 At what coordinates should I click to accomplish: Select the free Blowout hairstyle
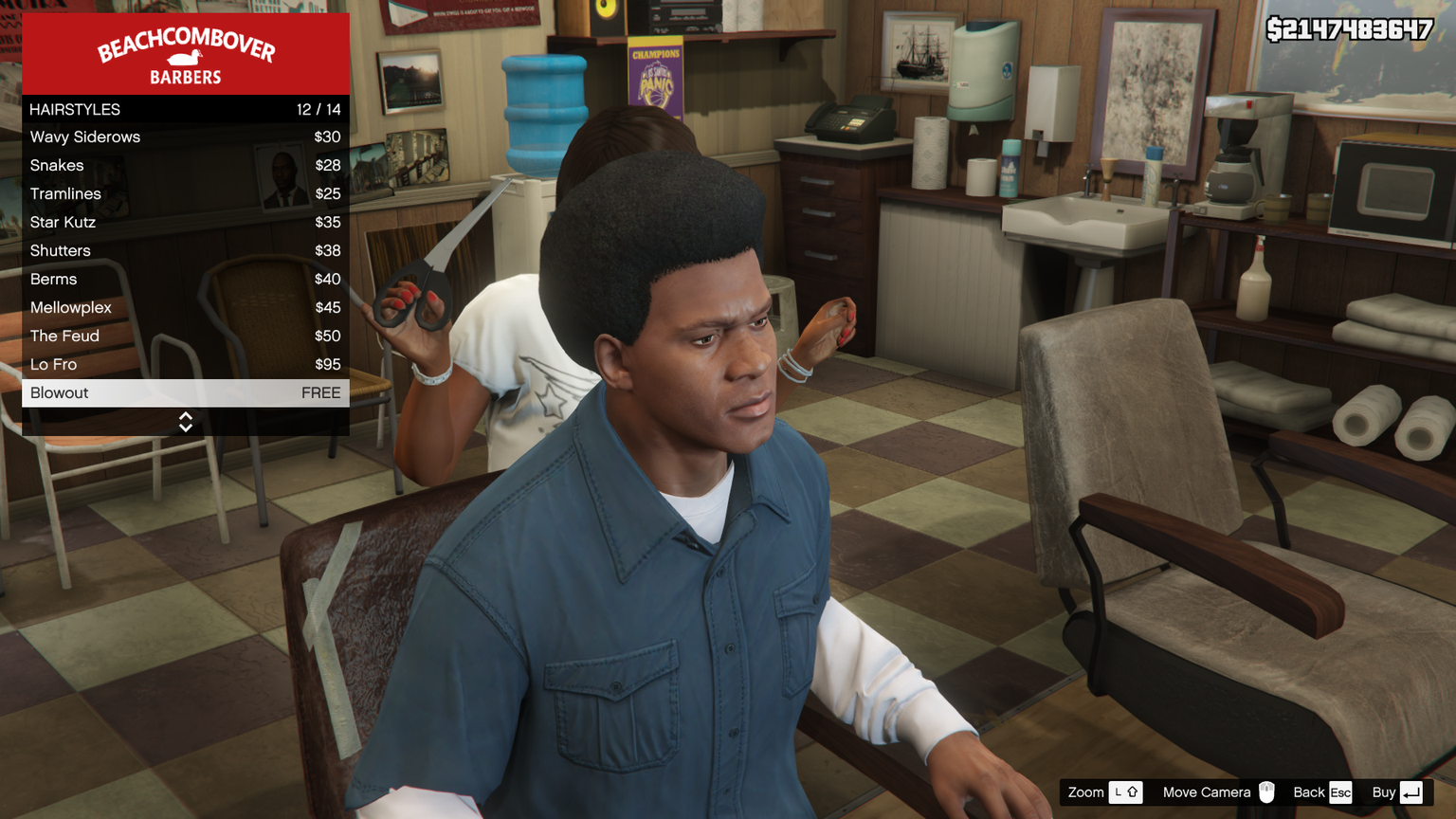[185, 393]
